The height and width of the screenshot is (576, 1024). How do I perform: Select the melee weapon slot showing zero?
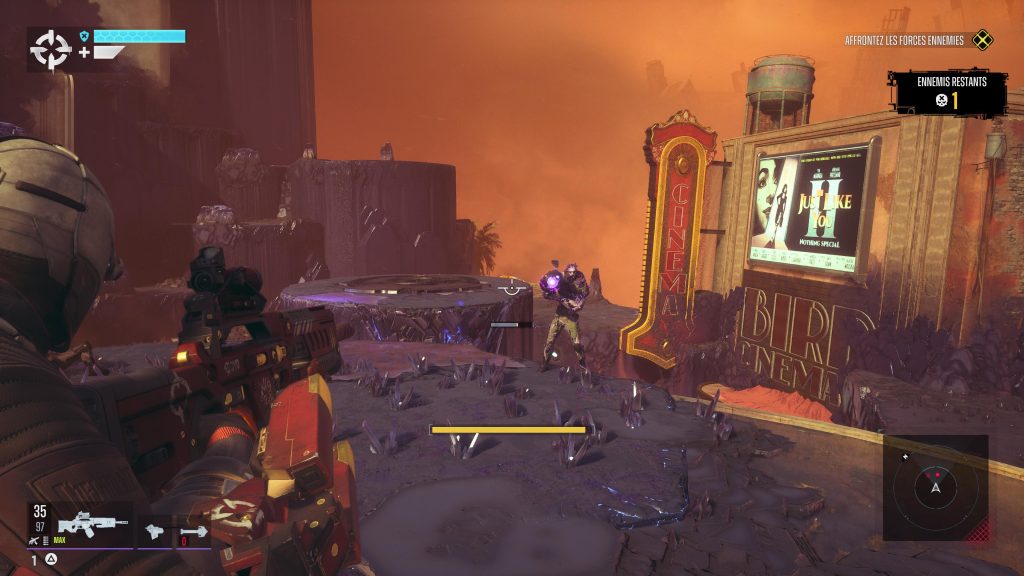coord(193,532)
